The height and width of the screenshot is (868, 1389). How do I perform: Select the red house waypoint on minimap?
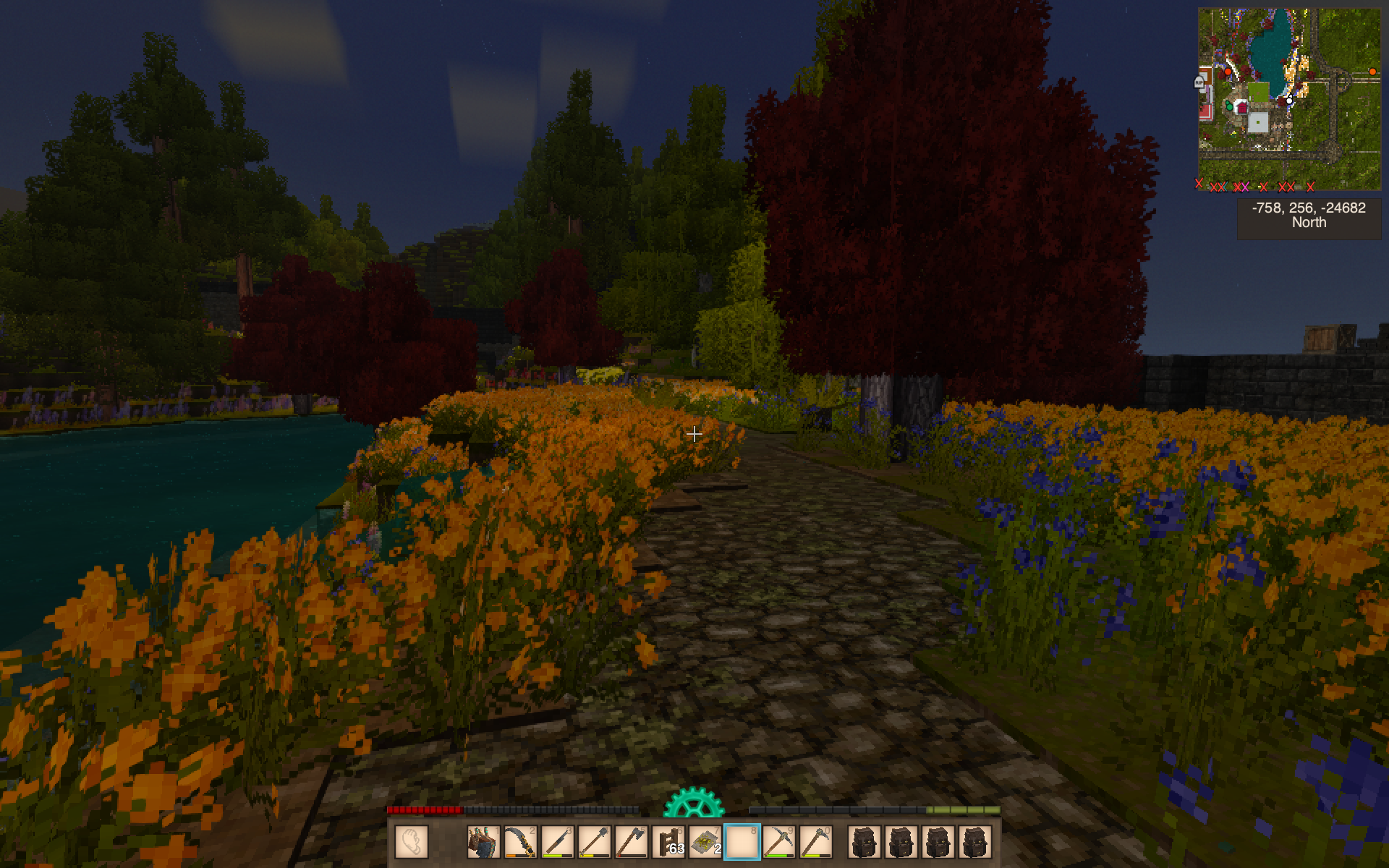coord(1241,108)
